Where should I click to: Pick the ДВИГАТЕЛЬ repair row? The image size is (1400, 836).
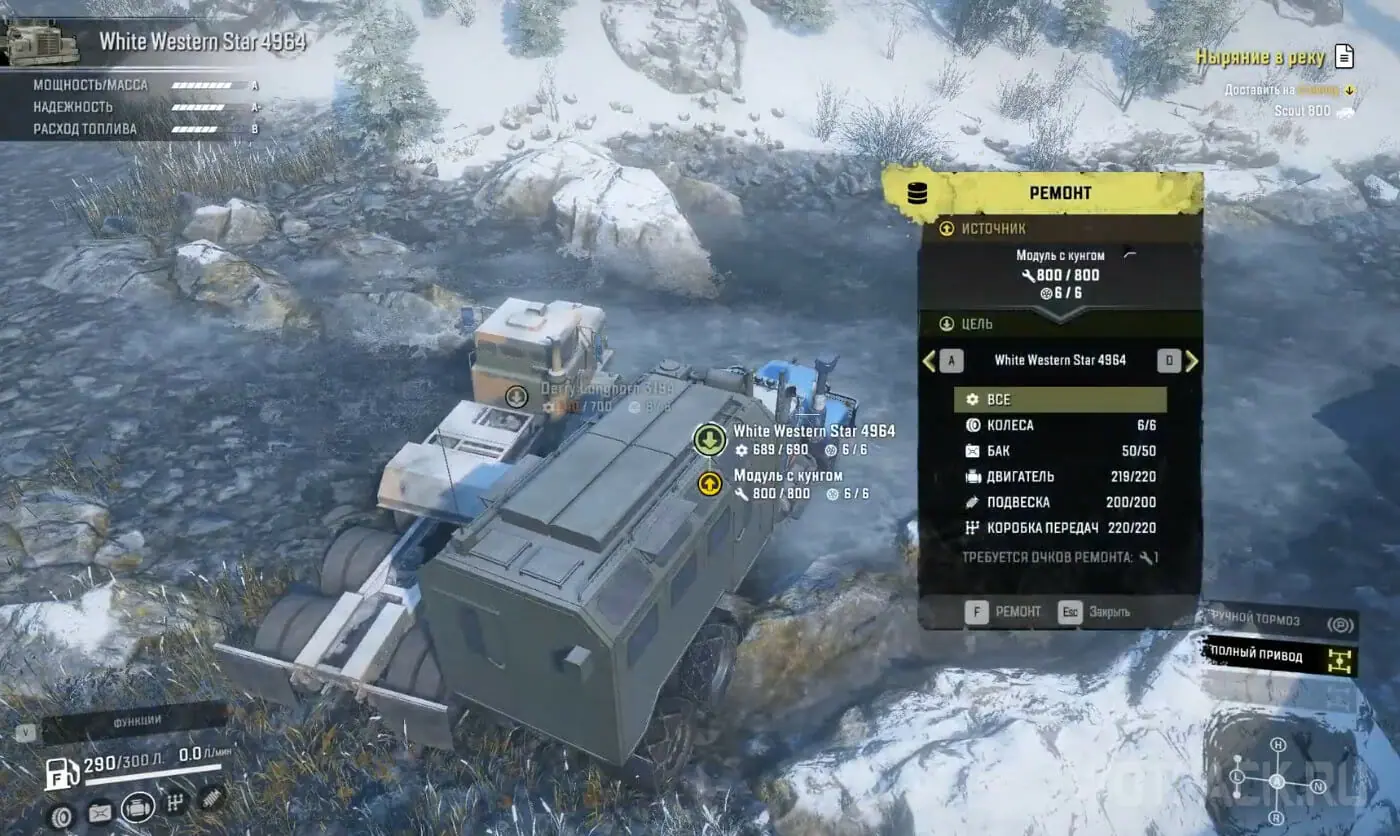coord(1060,477)
